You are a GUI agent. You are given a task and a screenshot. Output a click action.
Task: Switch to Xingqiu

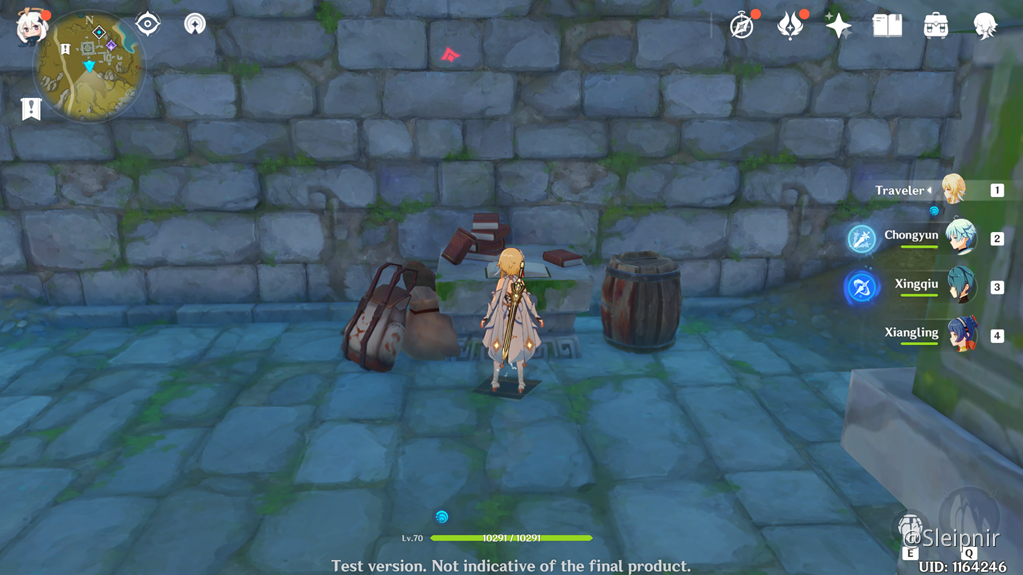960,286
